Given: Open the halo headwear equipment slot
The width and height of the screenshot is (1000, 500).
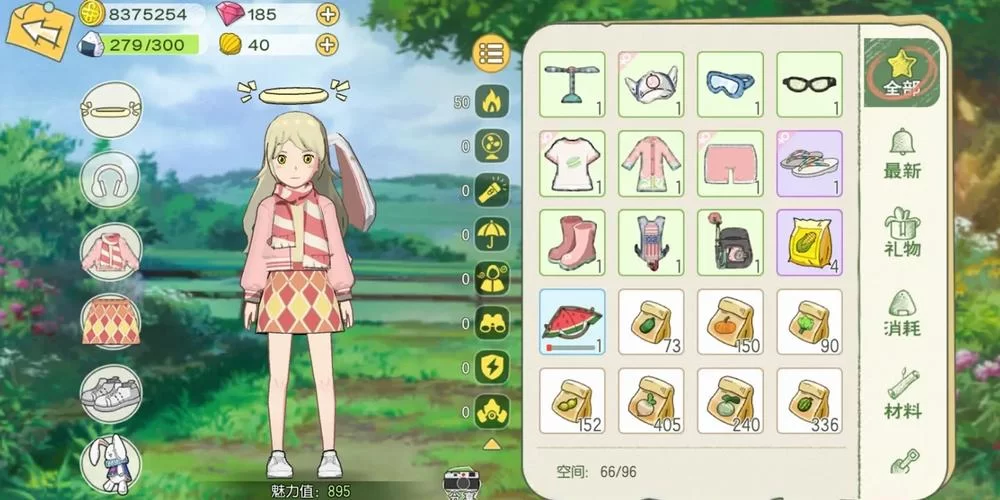Looking at the screenshot, I should (x=110, y=110).
